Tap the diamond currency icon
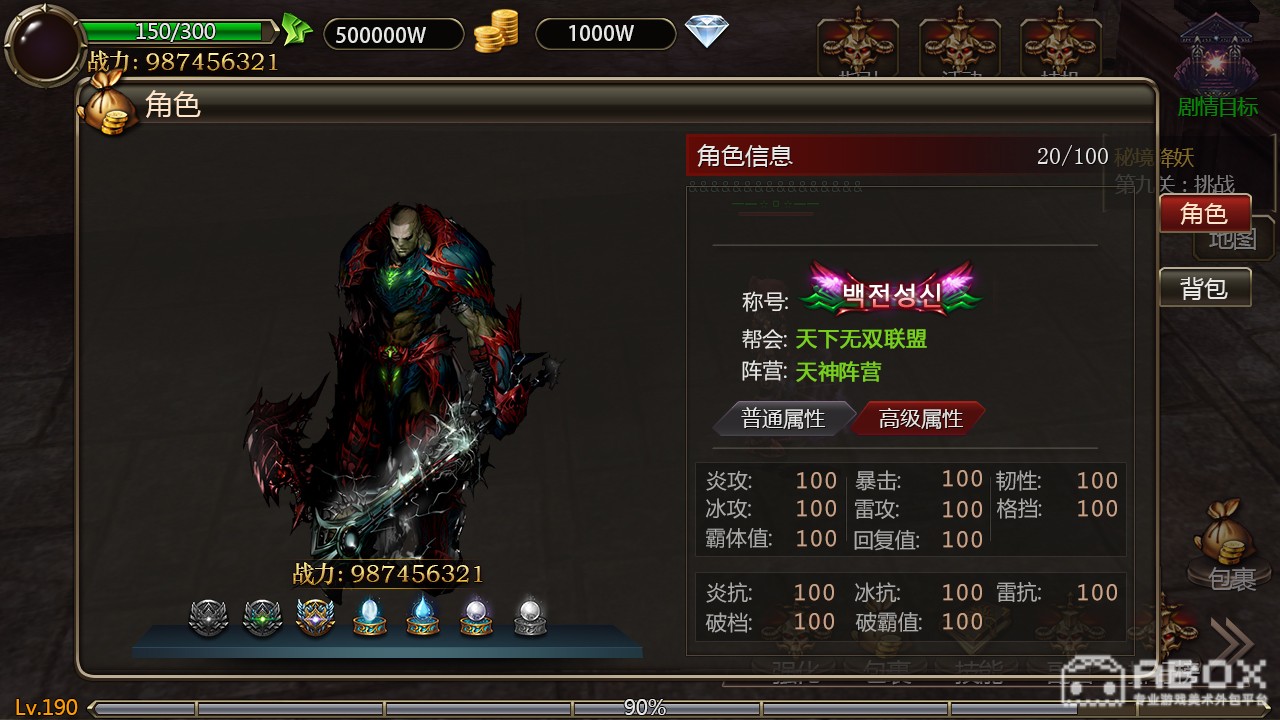Image resolution: width=1280 pixels, height=720 pixels. [706, 31]
